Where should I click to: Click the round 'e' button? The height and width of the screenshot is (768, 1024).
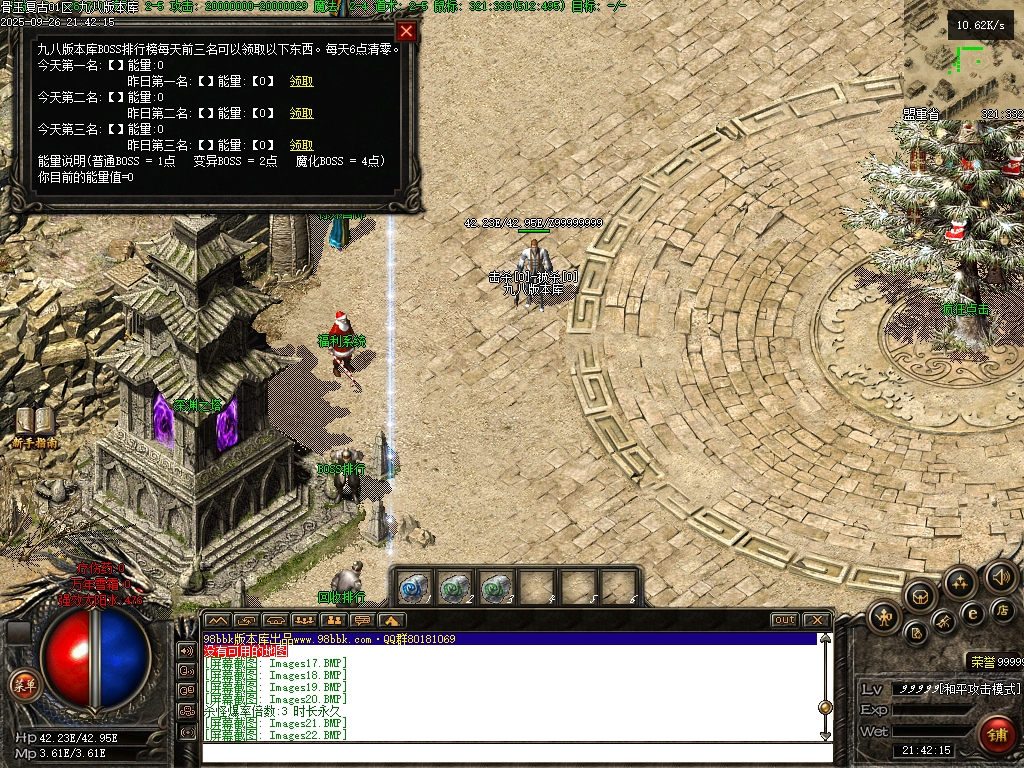pyautogui.click(x=971, y=613)
